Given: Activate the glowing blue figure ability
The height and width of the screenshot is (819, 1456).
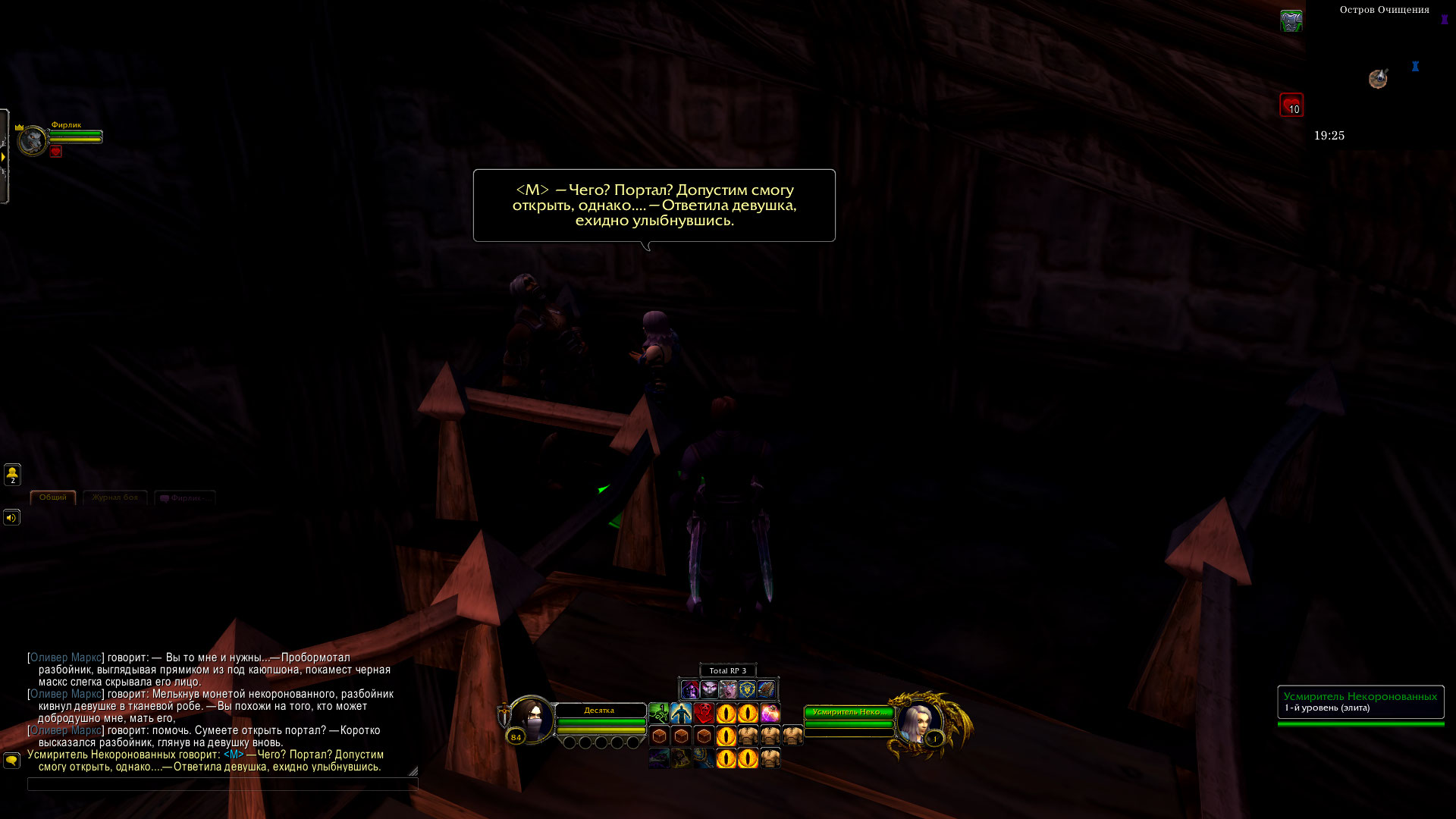Looking at the screenshot, I should 681,714.
